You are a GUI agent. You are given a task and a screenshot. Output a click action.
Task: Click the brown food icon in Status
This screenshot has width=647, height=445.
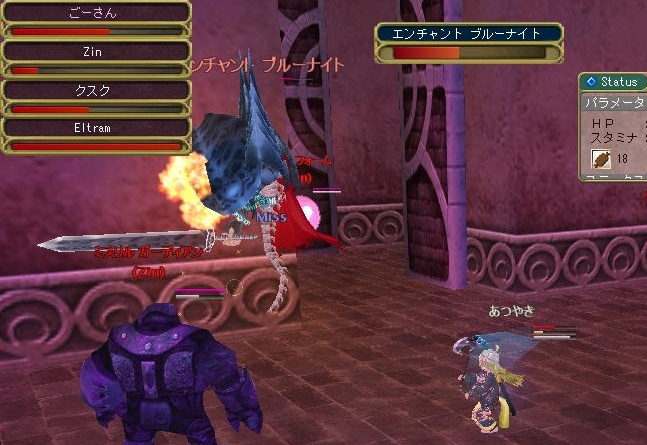[601, 158]
